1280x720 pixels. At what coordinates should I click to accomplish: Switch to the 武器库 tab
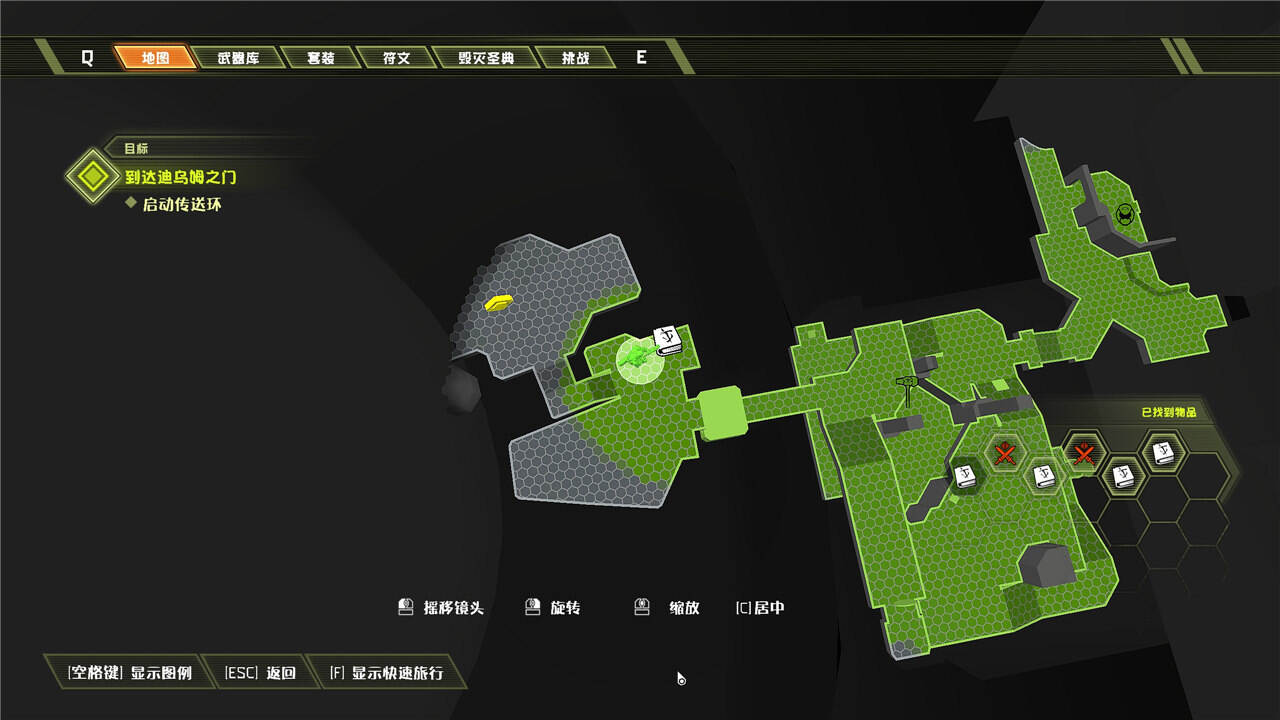pyautogui.click(x=238, y=58)
